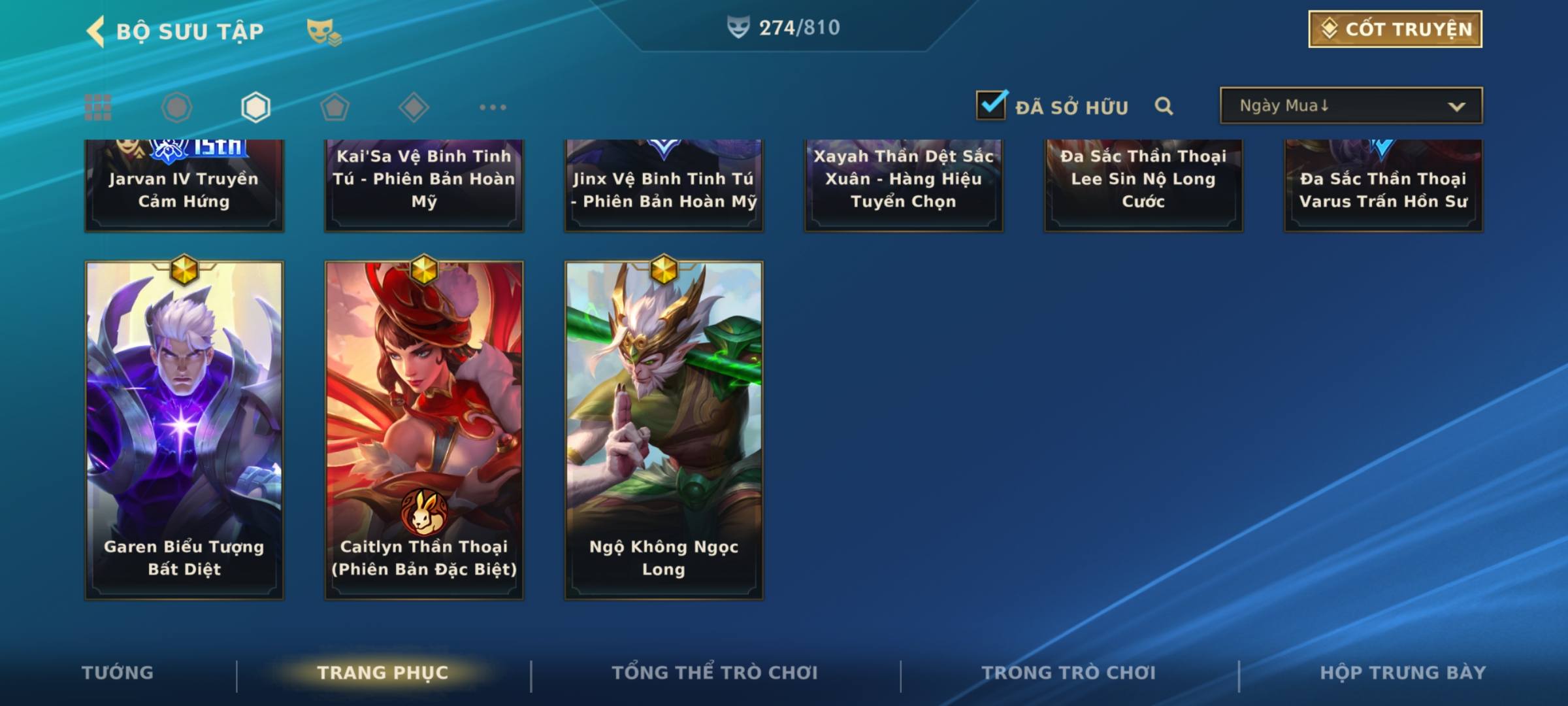Open Lee Sin Nộ Long Cước chroma card
This screenshot has width=1568, height=706.
[1143, 186]
